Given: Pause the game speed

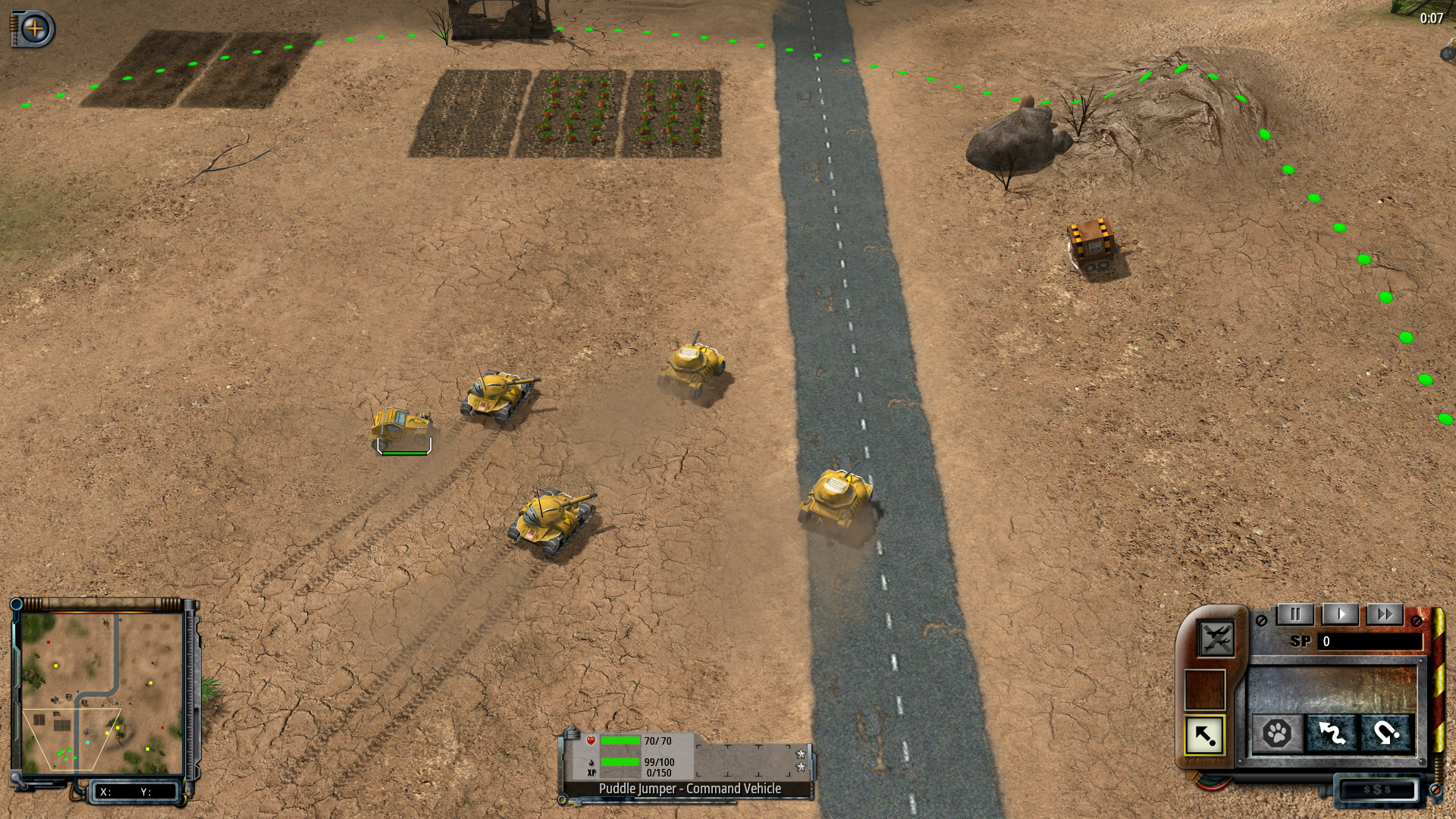Looking at the screenshot, I should click(x=1295, y=614).
